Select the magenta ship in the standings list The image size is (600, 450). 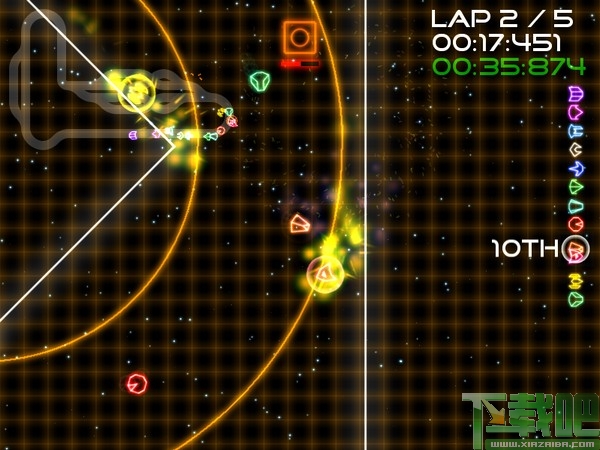(x=576, y=112)
